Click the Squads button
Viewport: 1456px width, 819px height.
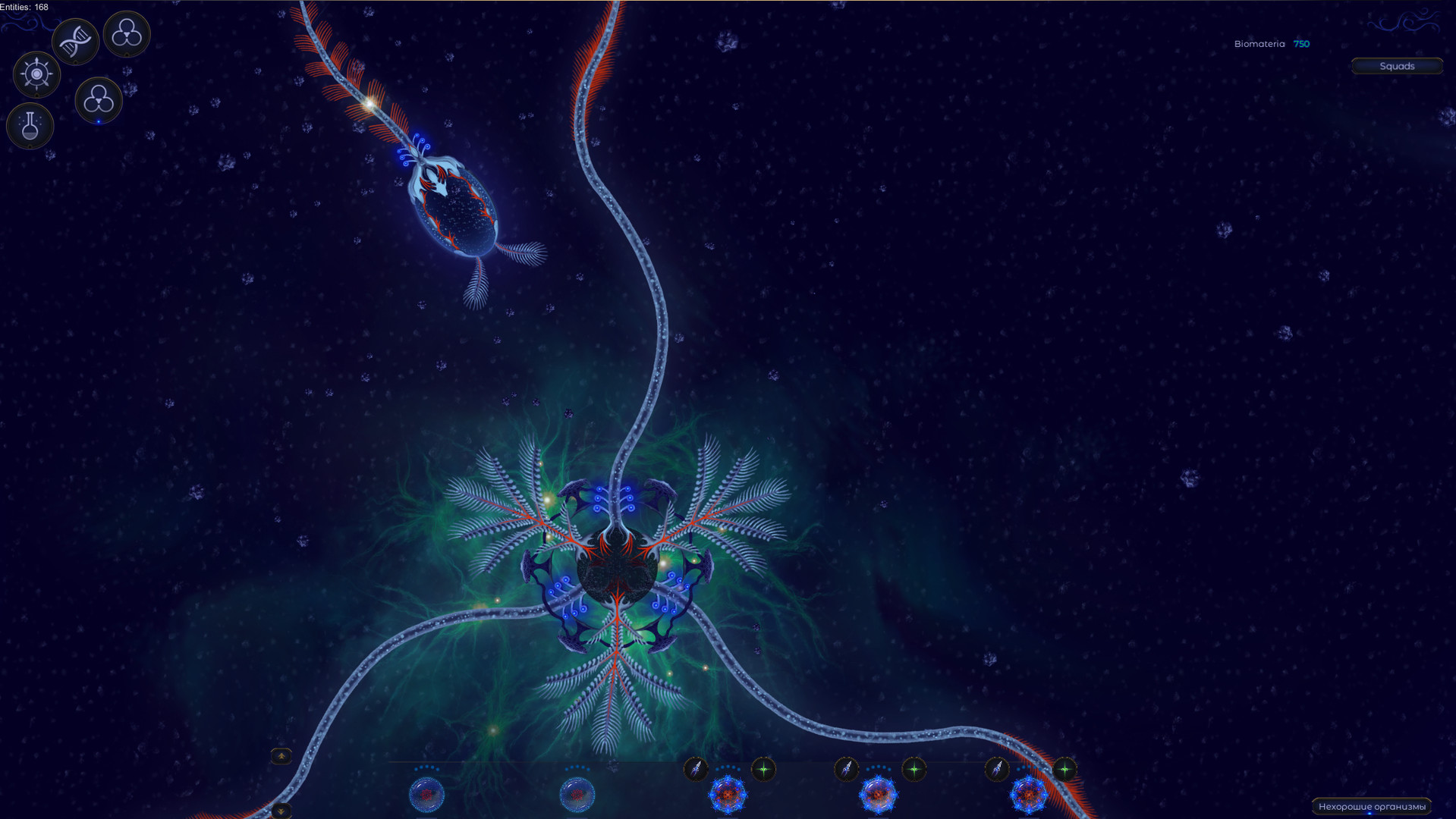tap(1397, 66)
